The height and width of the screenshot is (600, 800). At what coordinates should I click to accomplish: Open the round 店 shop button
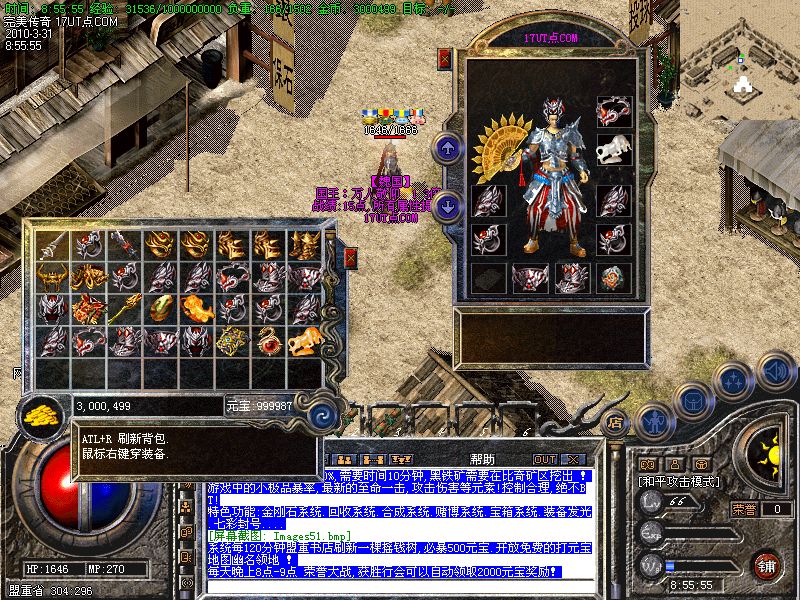coord(617,422)
